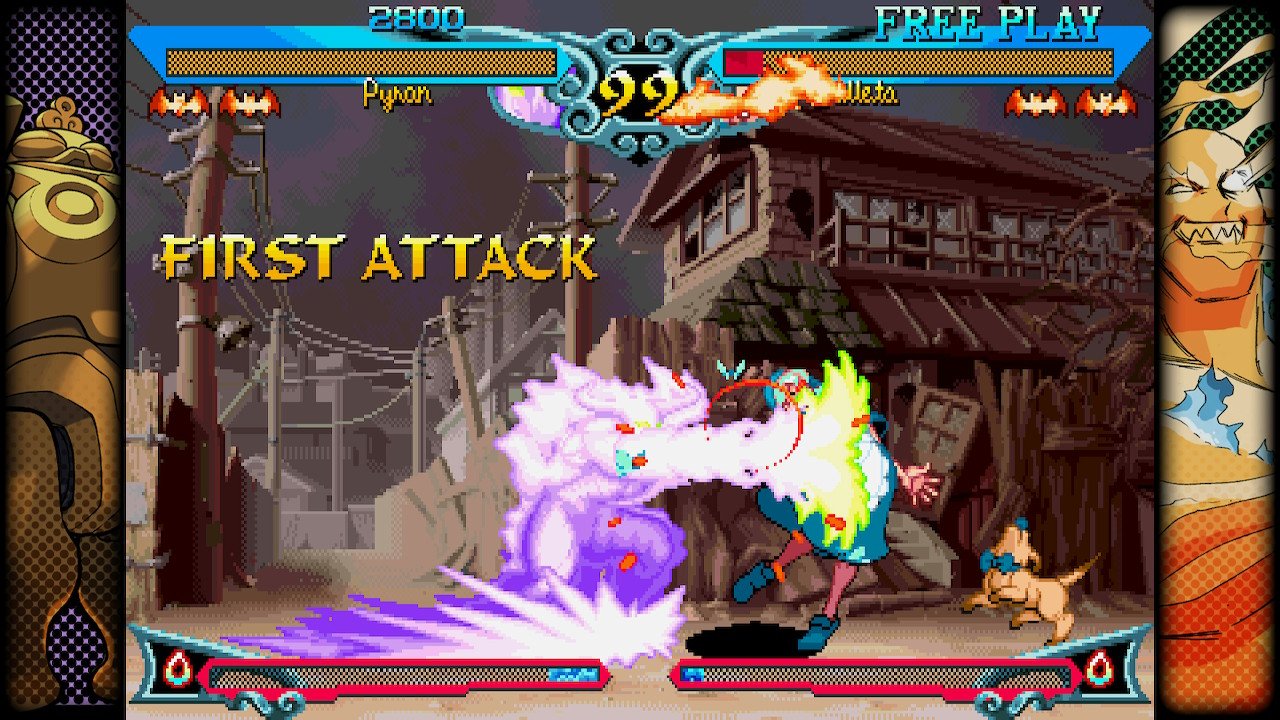Toggle Pyron's full yellow health bar

[x=360, y=62]
